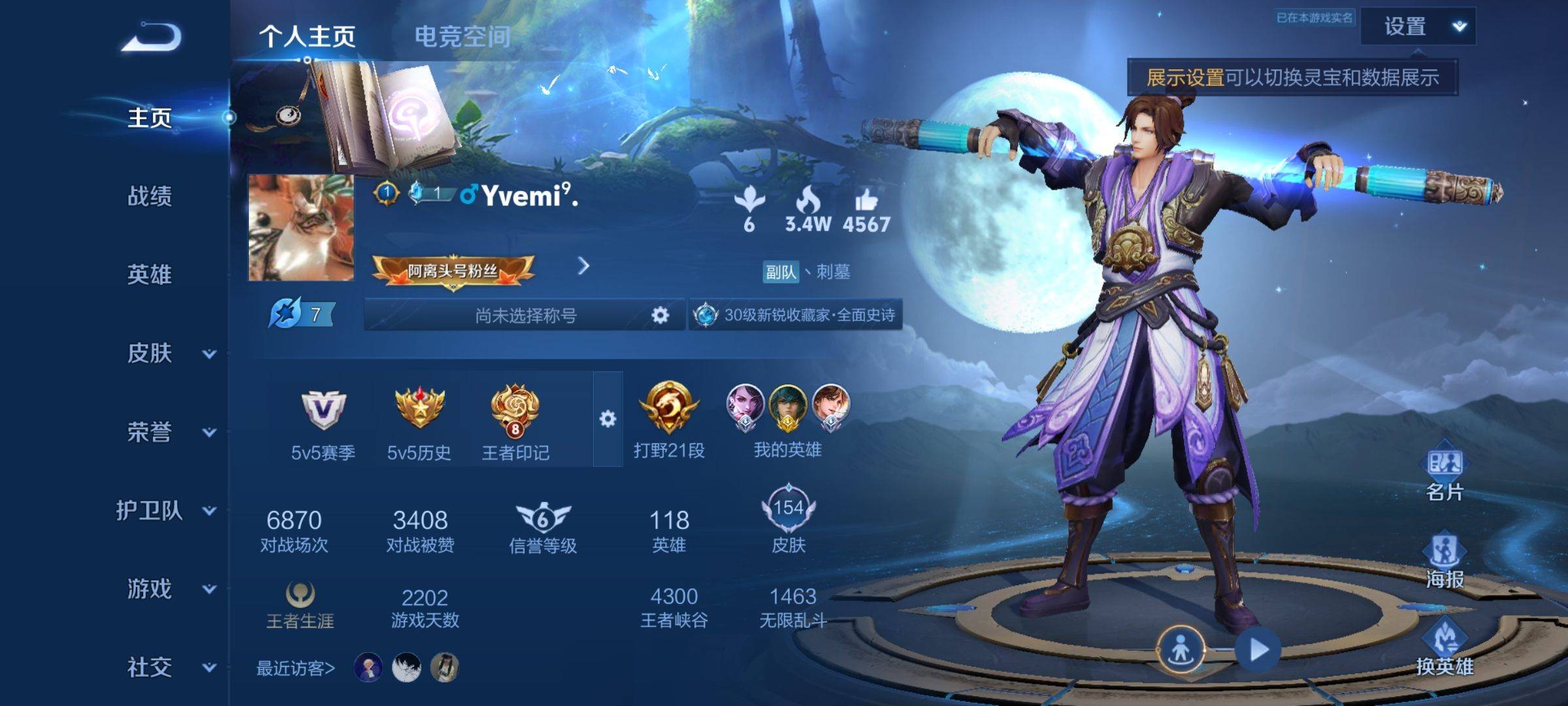This screenshot has width=1568, height=706.
Task: Click the cat profile avatar picture
Action: (x=301, y=227)
